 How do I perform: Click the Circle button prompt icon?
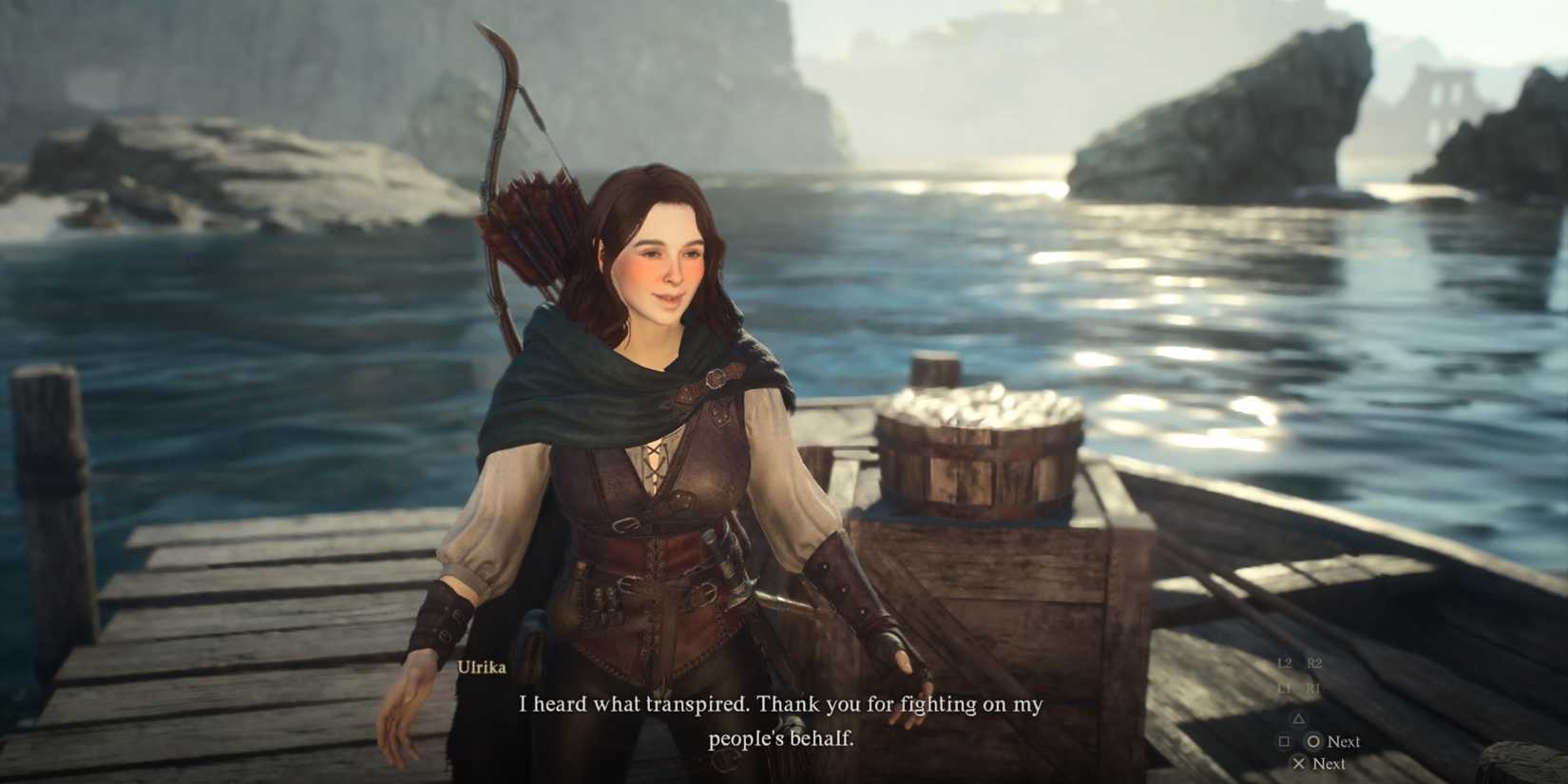1316,741
